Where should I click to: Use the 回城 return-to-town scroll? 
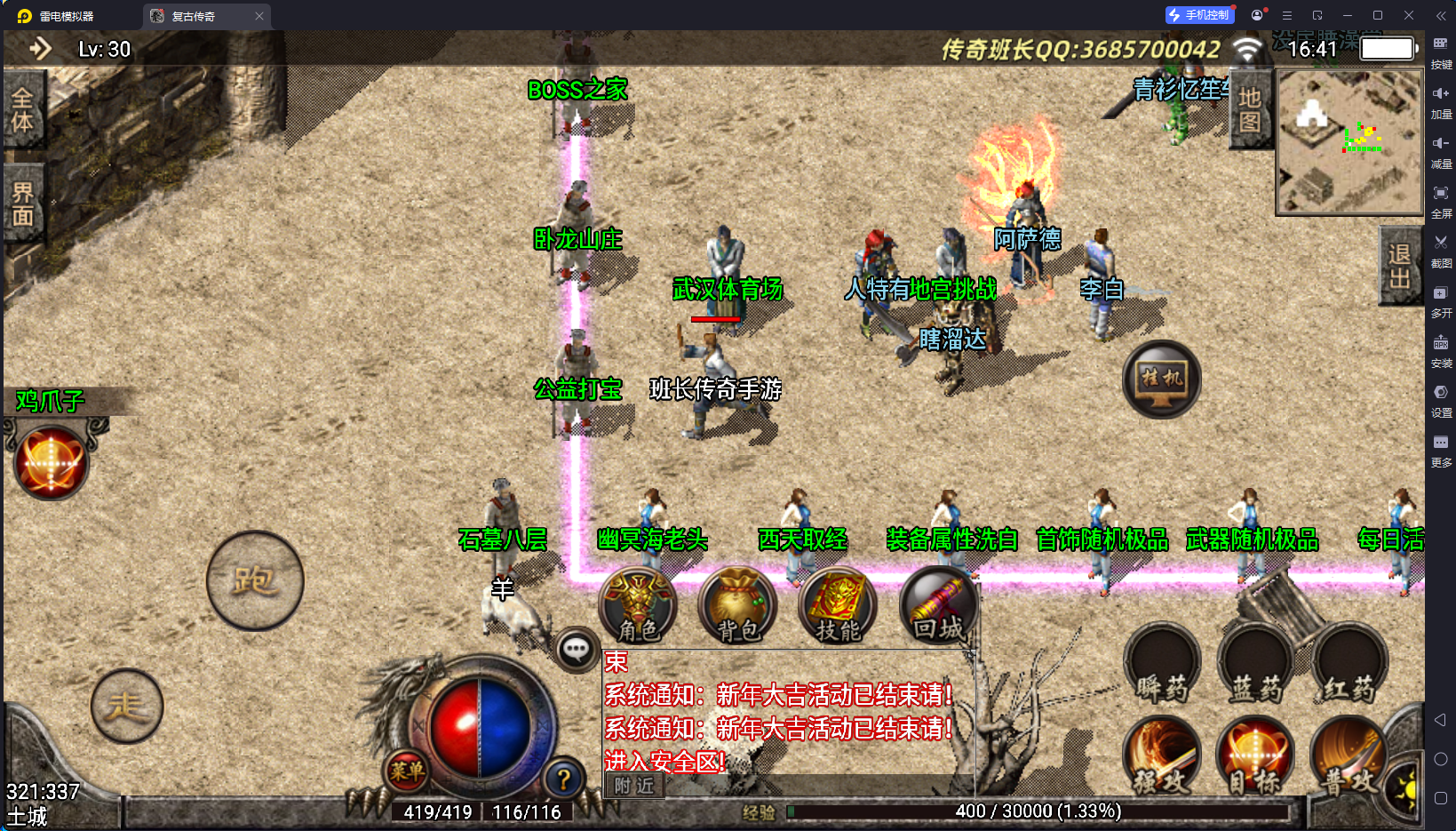tap(938, 604)
